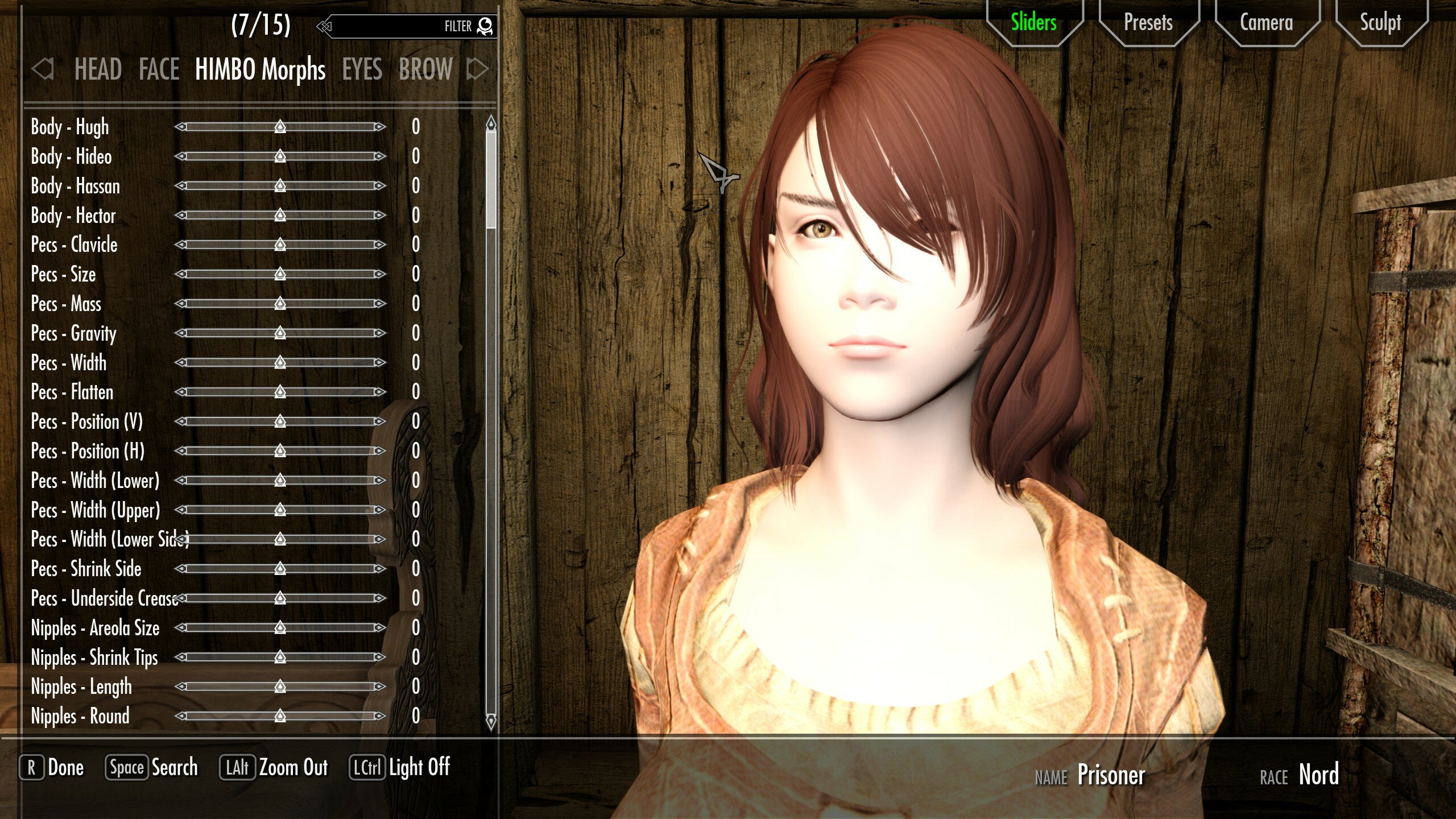Image resolution: width=1456 pixels, height=819 pixels.
Task: Switch to the Presets tab
Action: coord(1147,23)
